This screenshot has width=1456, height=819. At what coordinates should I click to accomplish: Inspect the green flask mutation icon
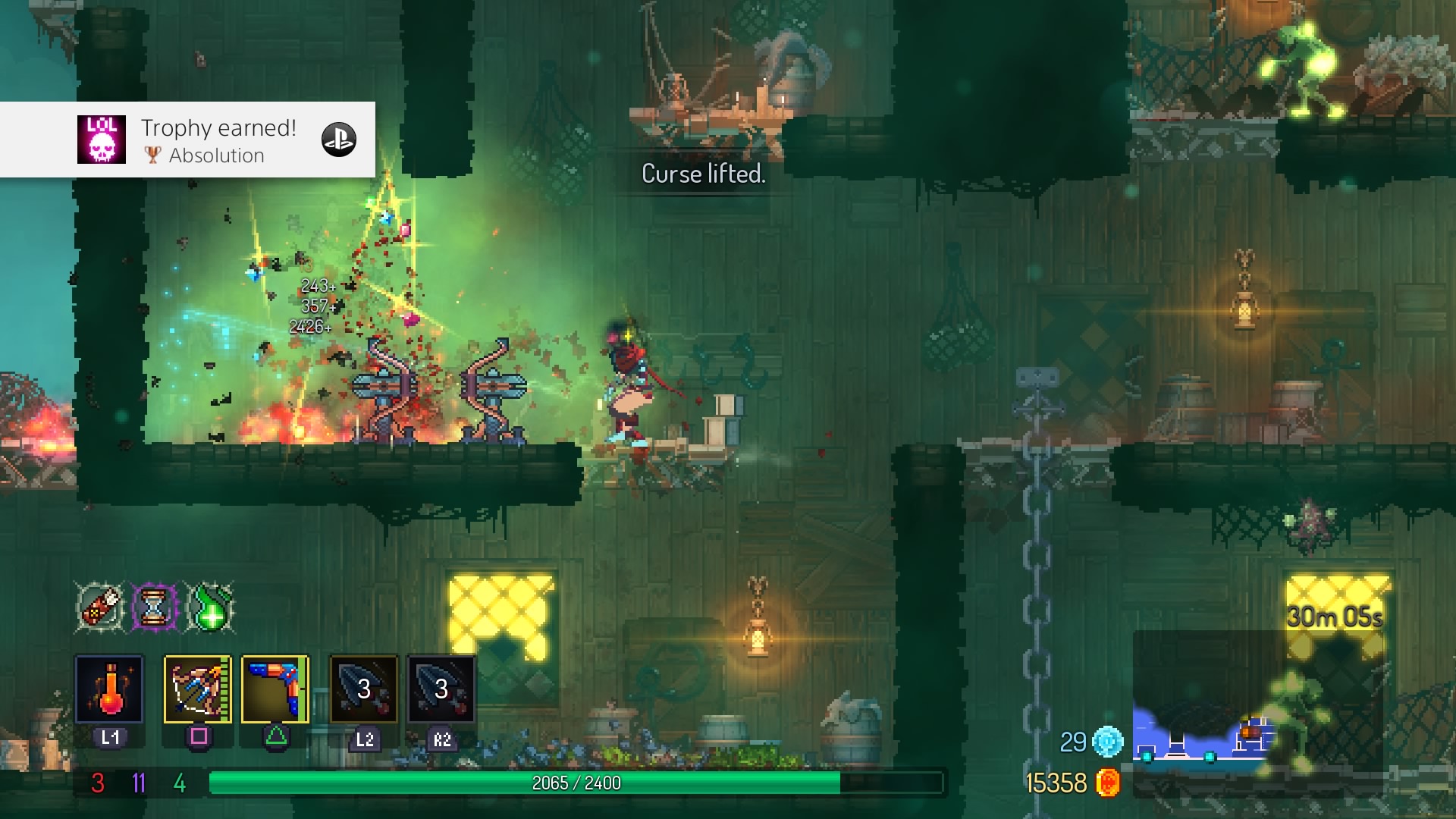(210, 607)
